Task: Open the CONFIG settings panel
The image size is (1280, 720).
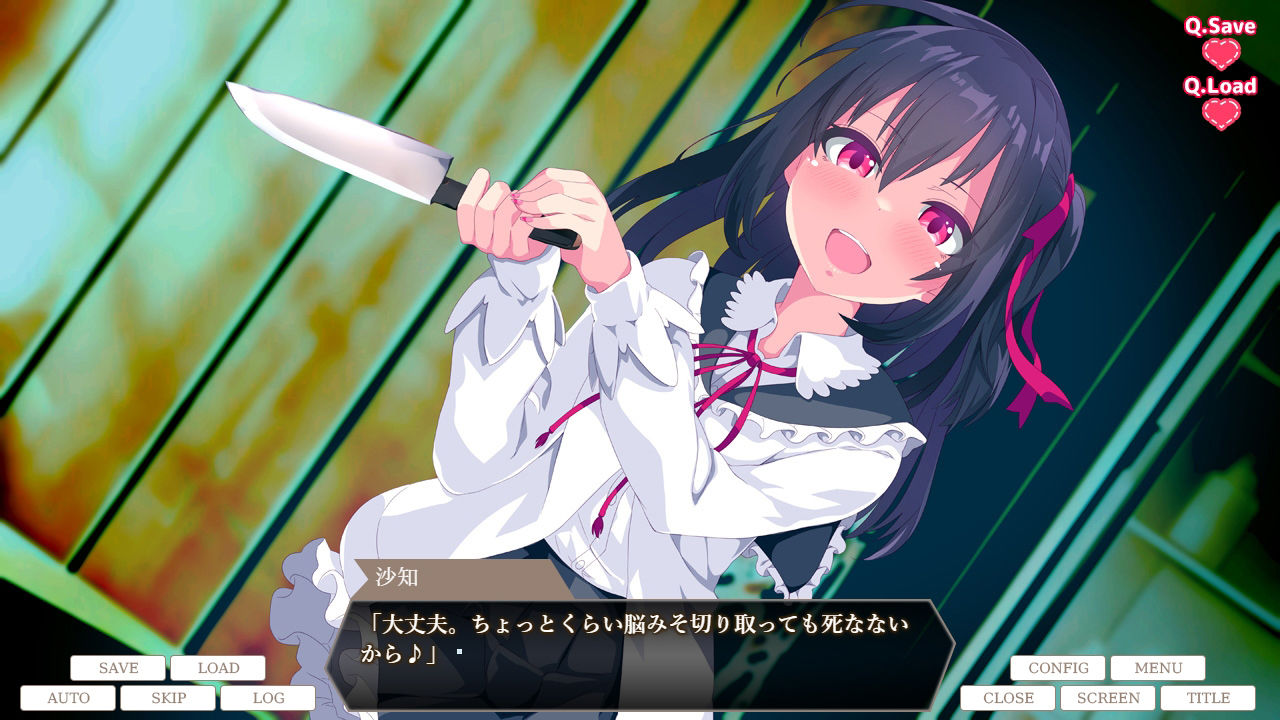Action: (1058, 667)
